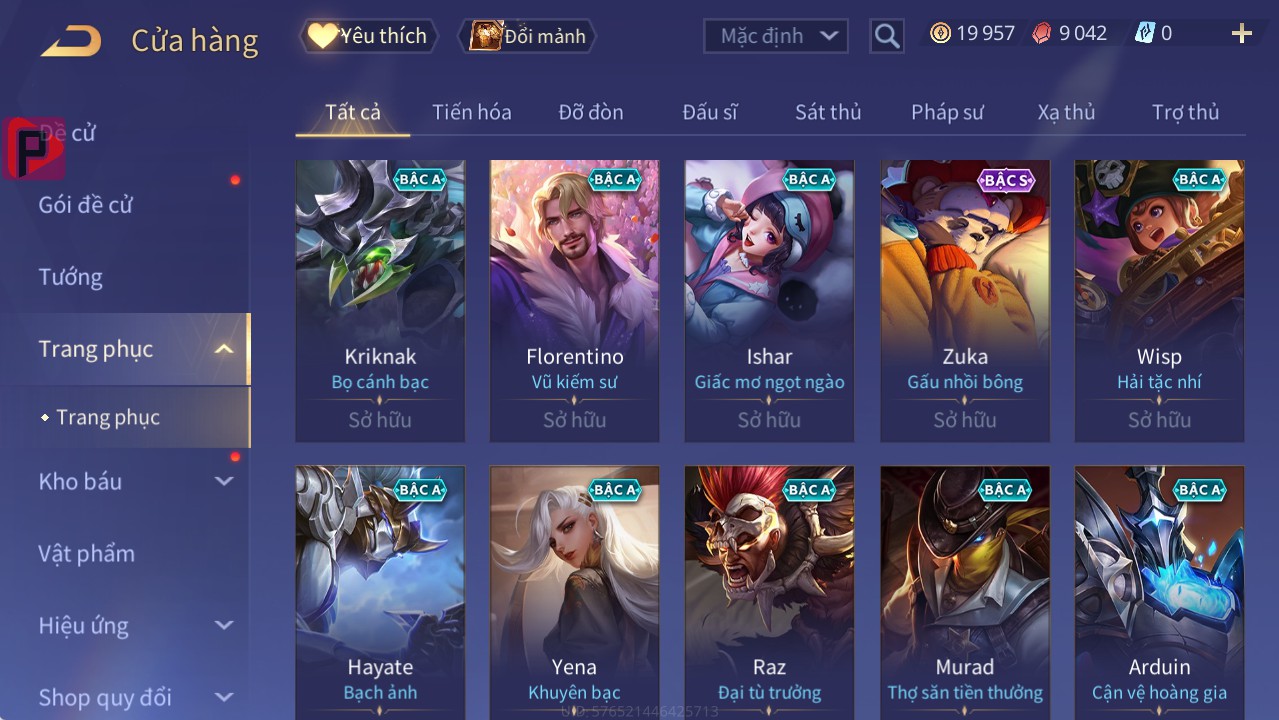The height and width of the screenshot is (720, 1279).
Task: Open the Gói đề cử menu entry
Action: click(86, 205)
